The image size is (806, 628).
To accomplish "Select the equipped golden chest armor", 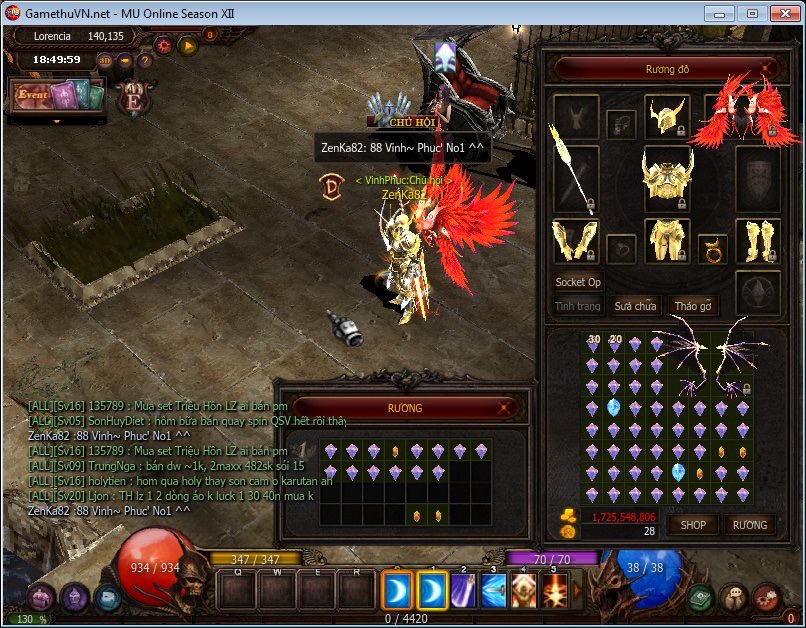I will [x=667, y=178].
